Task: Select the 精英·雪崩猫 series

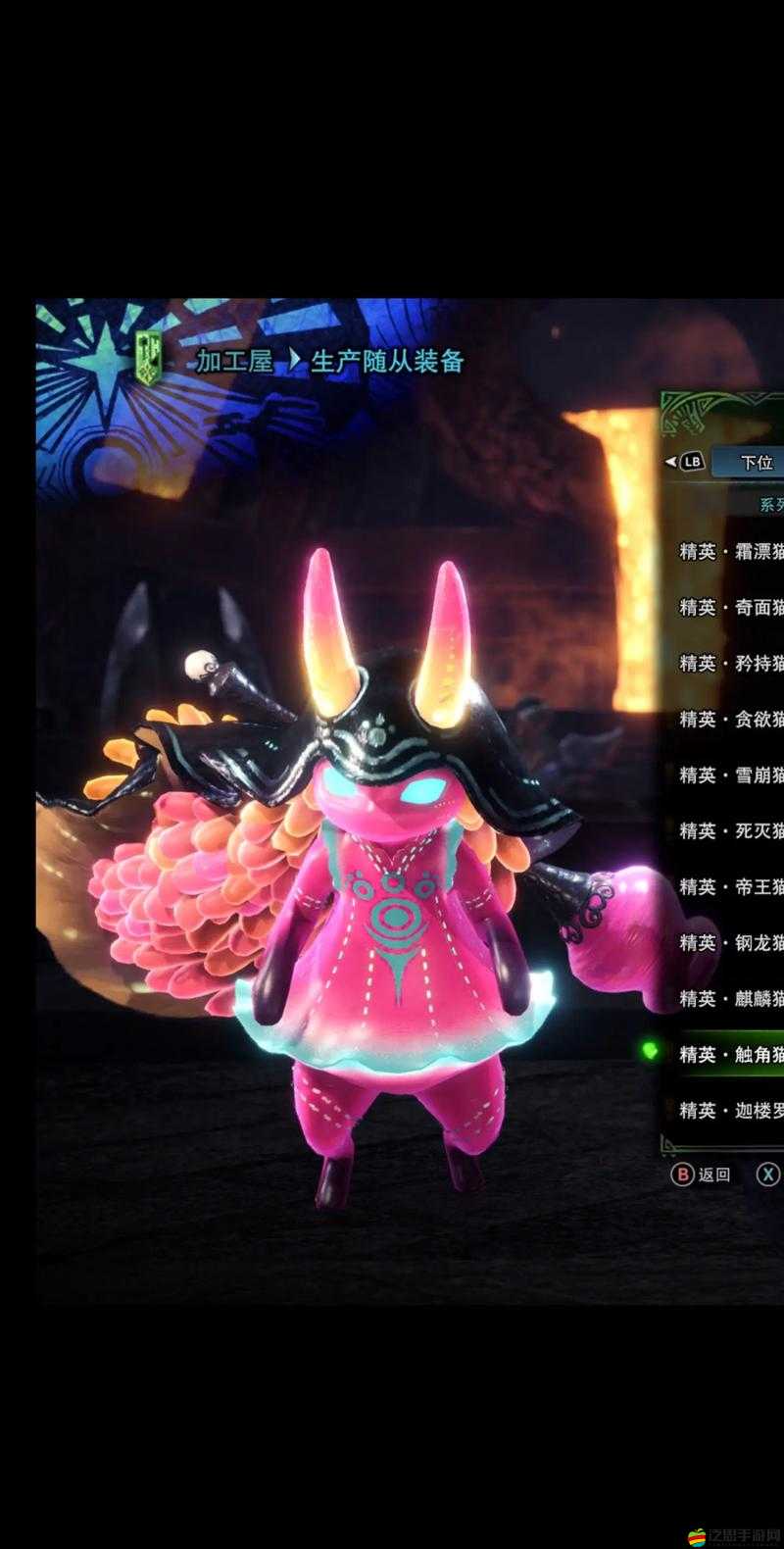Action: 731,775
